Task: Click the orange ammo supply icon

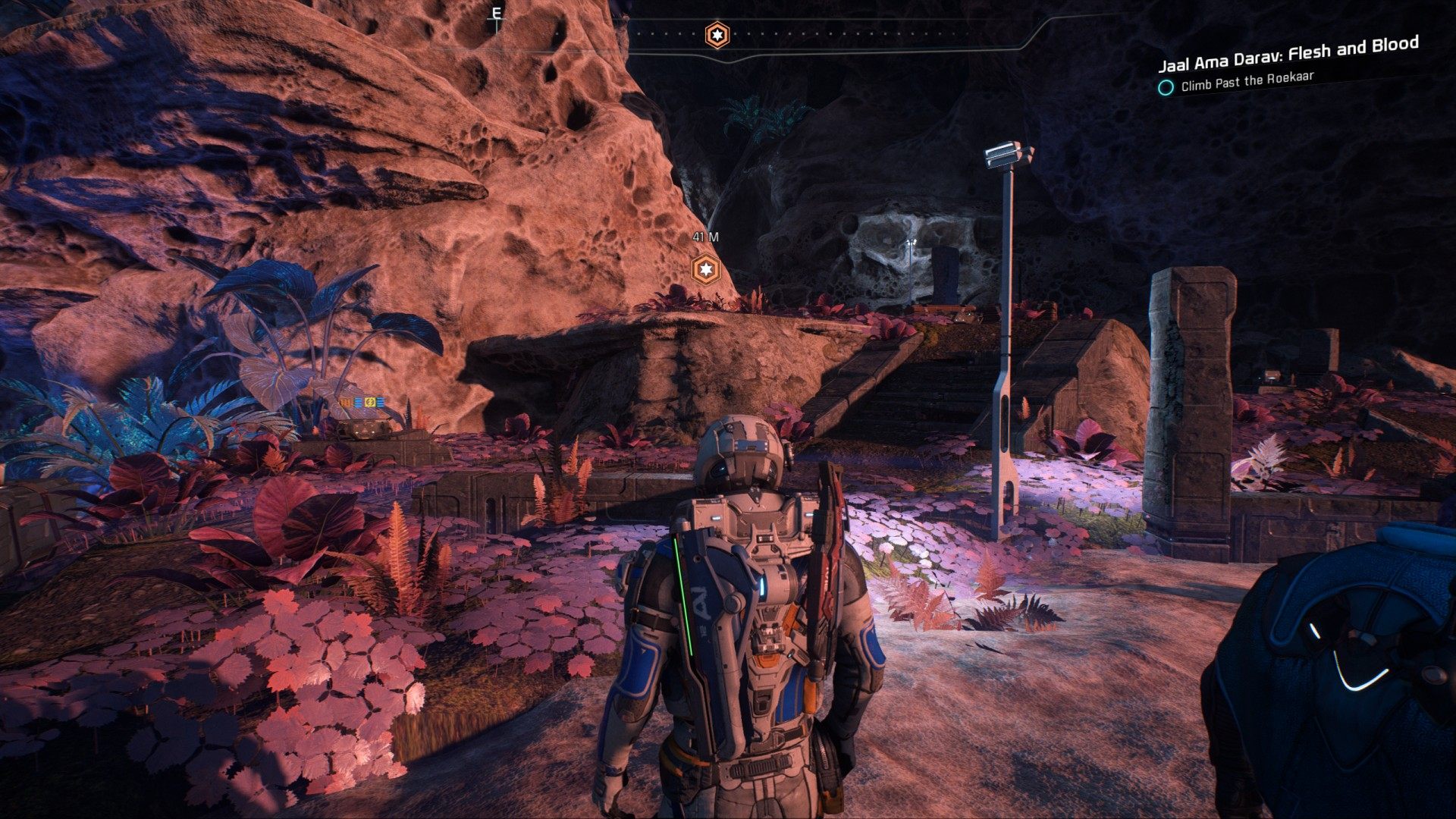Action: click(345, 403)
